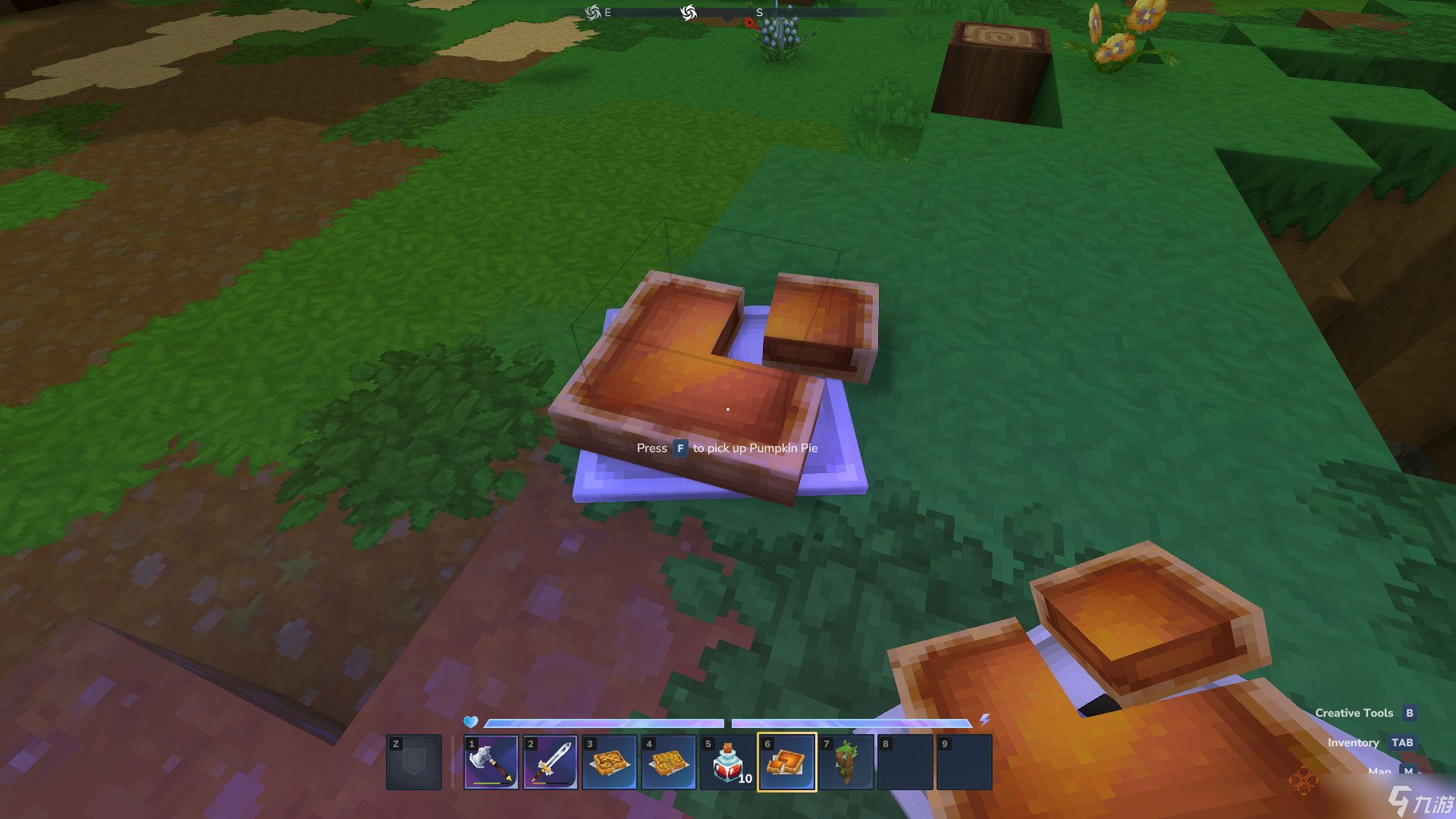Select the battle axe in hotbar slot 1
The width and height of the screenshot is (1456, 819).
(x=491, y=762)
